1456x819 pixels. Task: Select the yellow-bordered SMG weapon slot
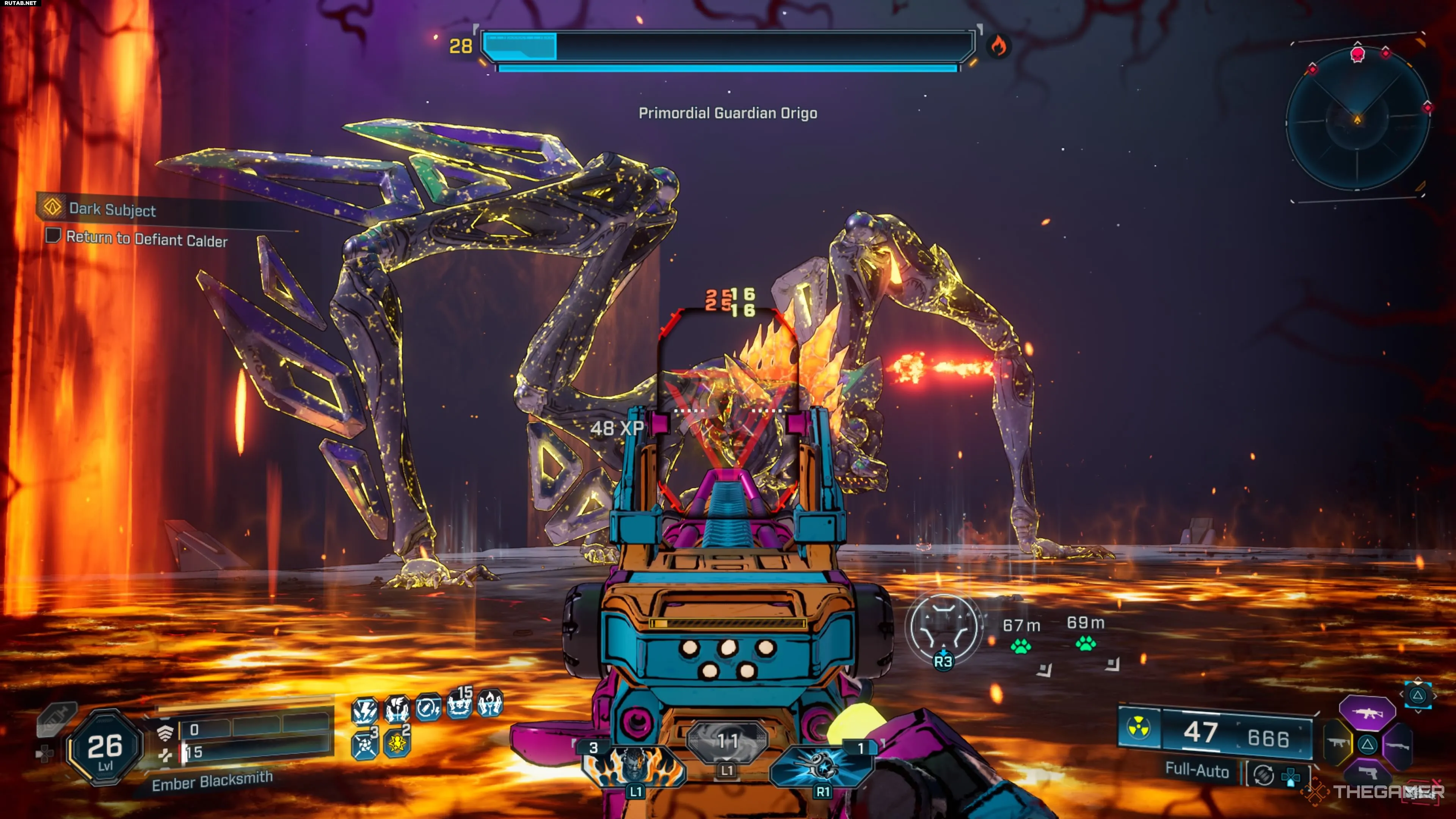pyautogui.click(x=1337, y=743)
